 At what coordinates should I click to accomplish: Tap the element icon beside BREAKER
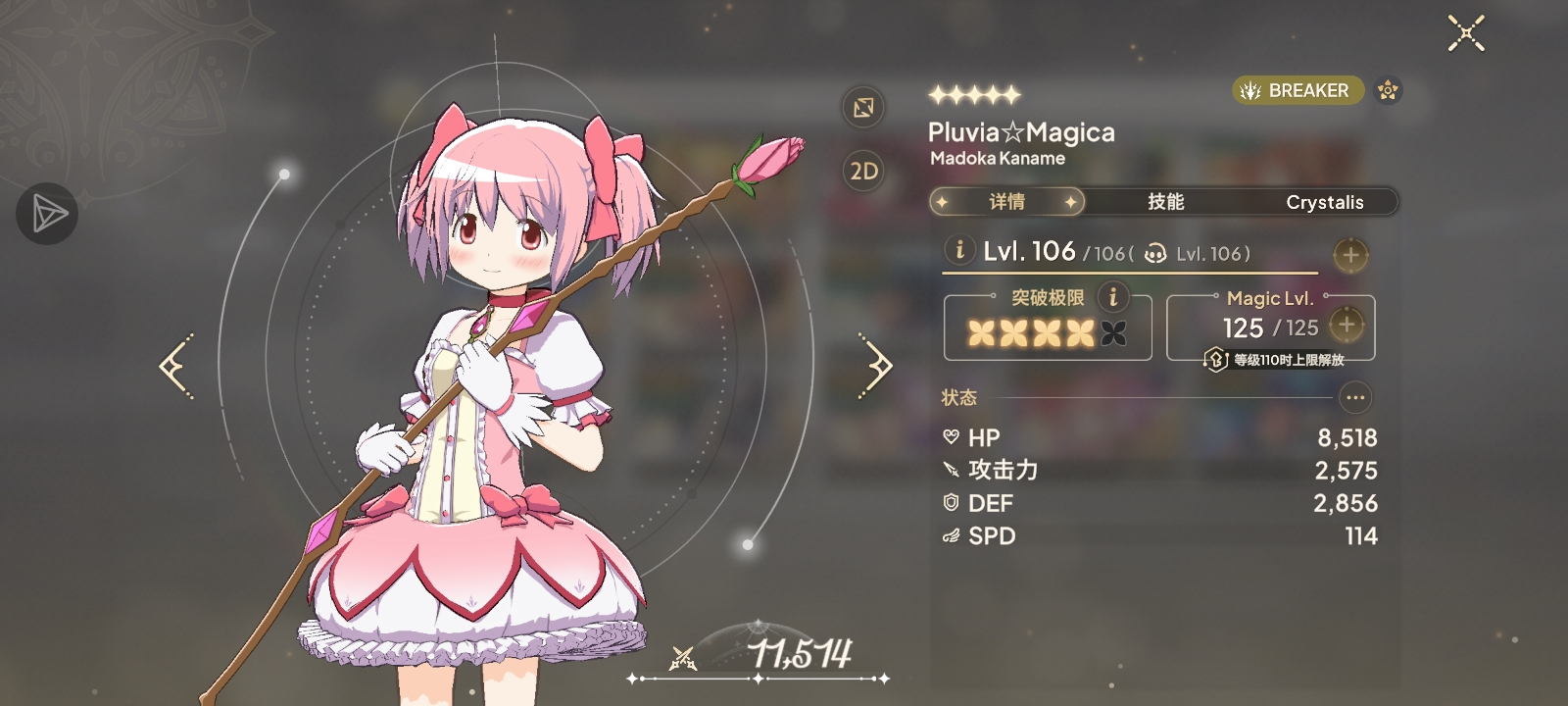[x=1388, y=90]
